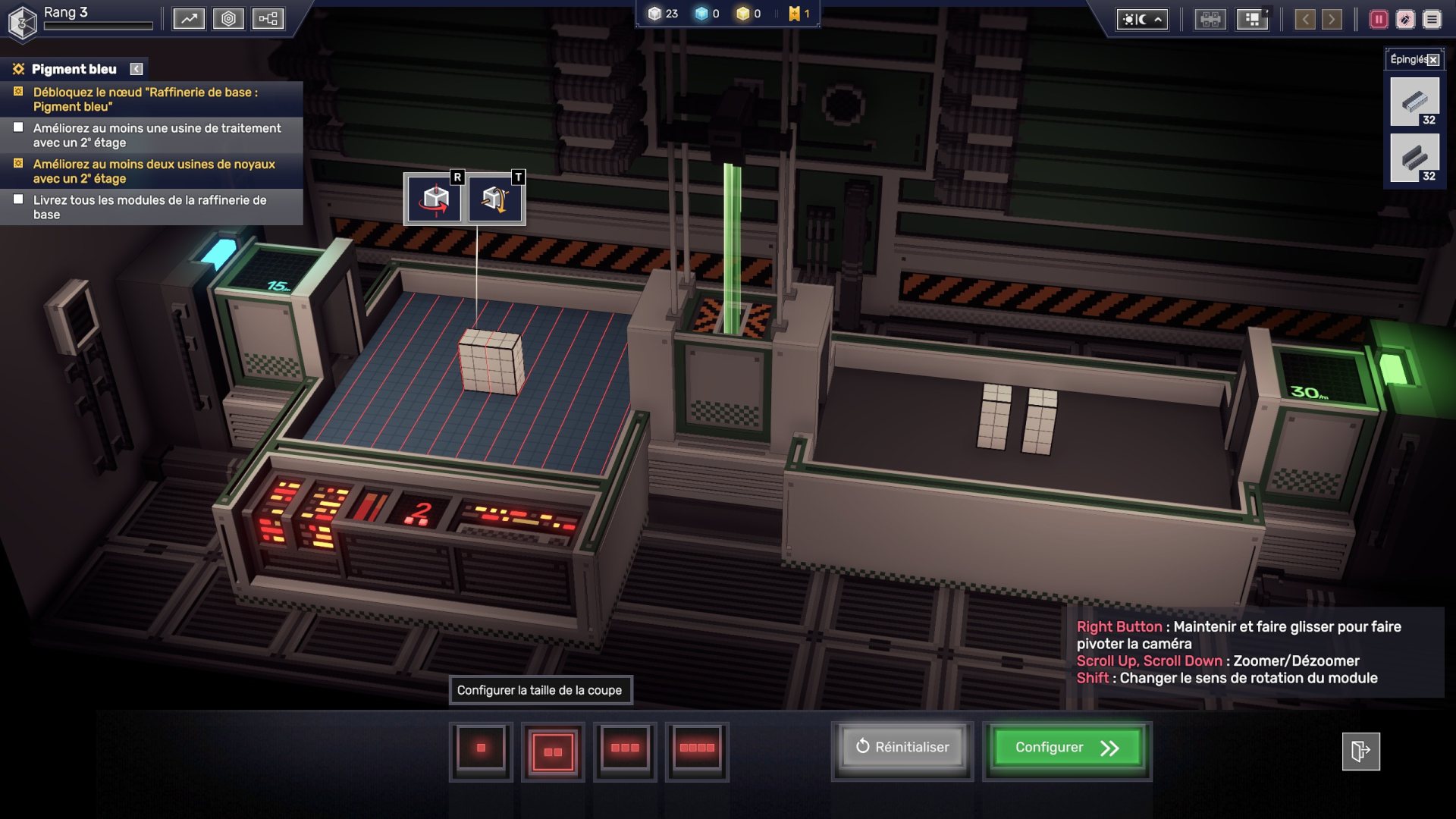Open the bug report button
Image resolution: width=1456 pixels, height=819 pixels.
(1405, 20)
